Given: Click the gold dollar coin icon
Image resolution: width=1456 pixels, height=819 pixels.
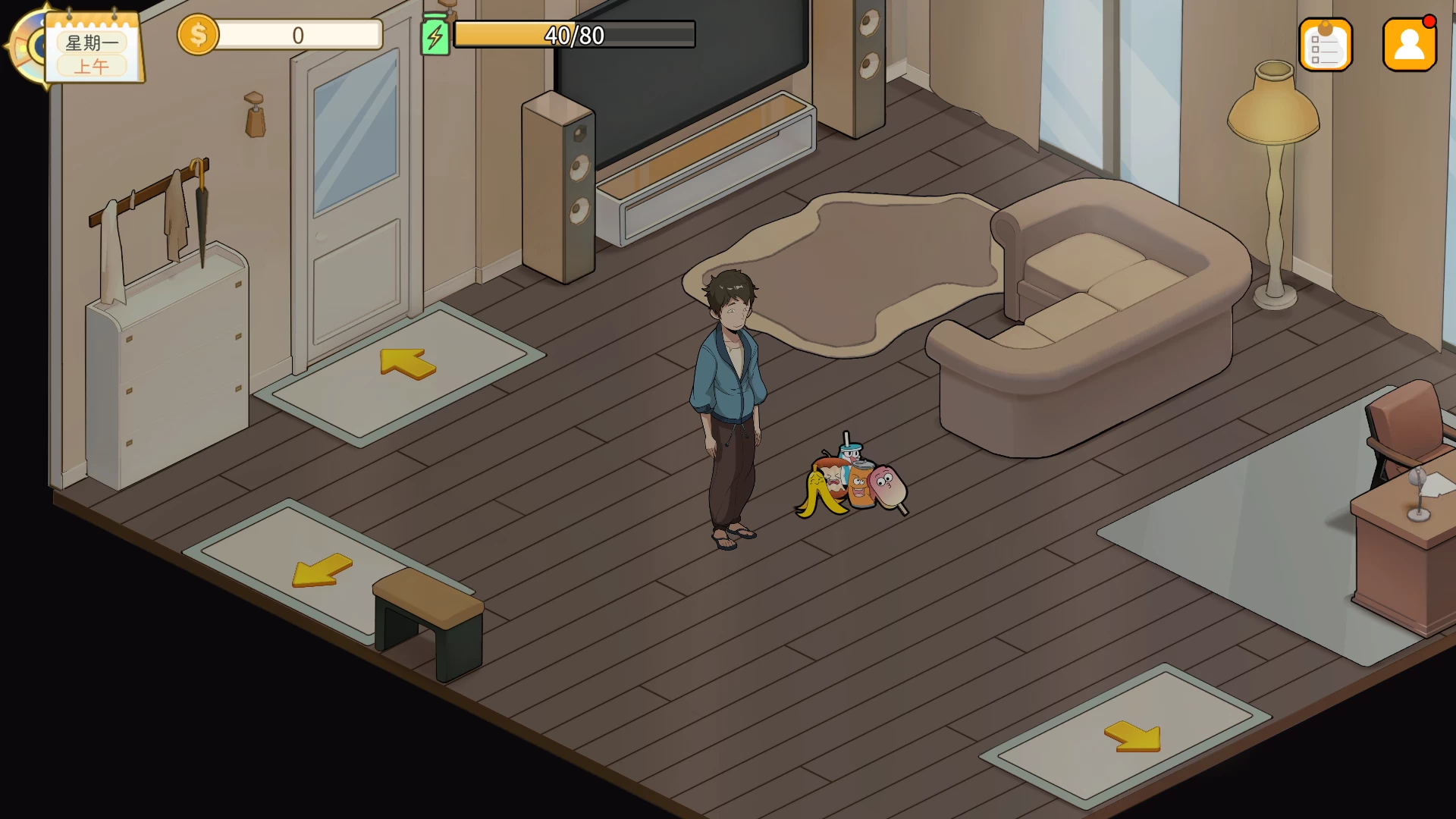Looking at the screenshot, I should click(198, 35).
